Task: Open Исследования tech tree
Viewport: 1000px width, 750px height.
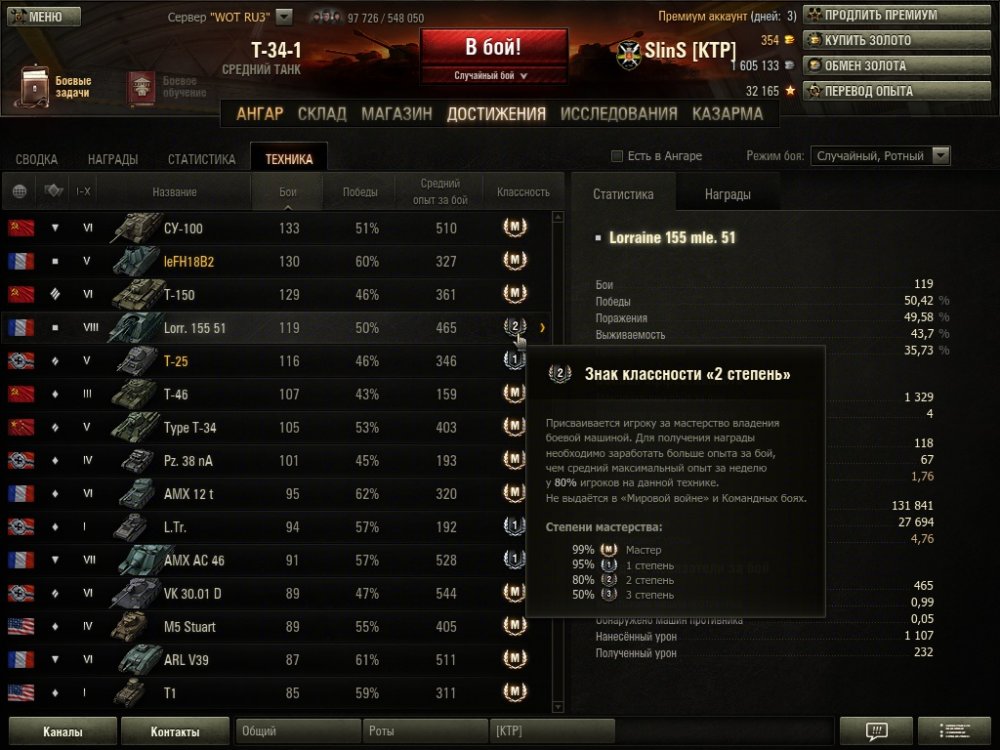Action: point(619,114)
